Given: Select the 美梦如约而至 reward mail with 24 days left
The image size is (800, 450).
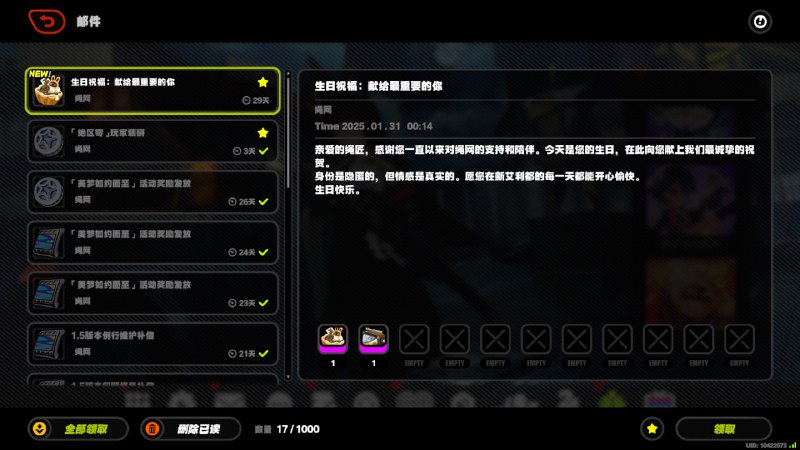Looking at the screenshot, I should [150, 243].
